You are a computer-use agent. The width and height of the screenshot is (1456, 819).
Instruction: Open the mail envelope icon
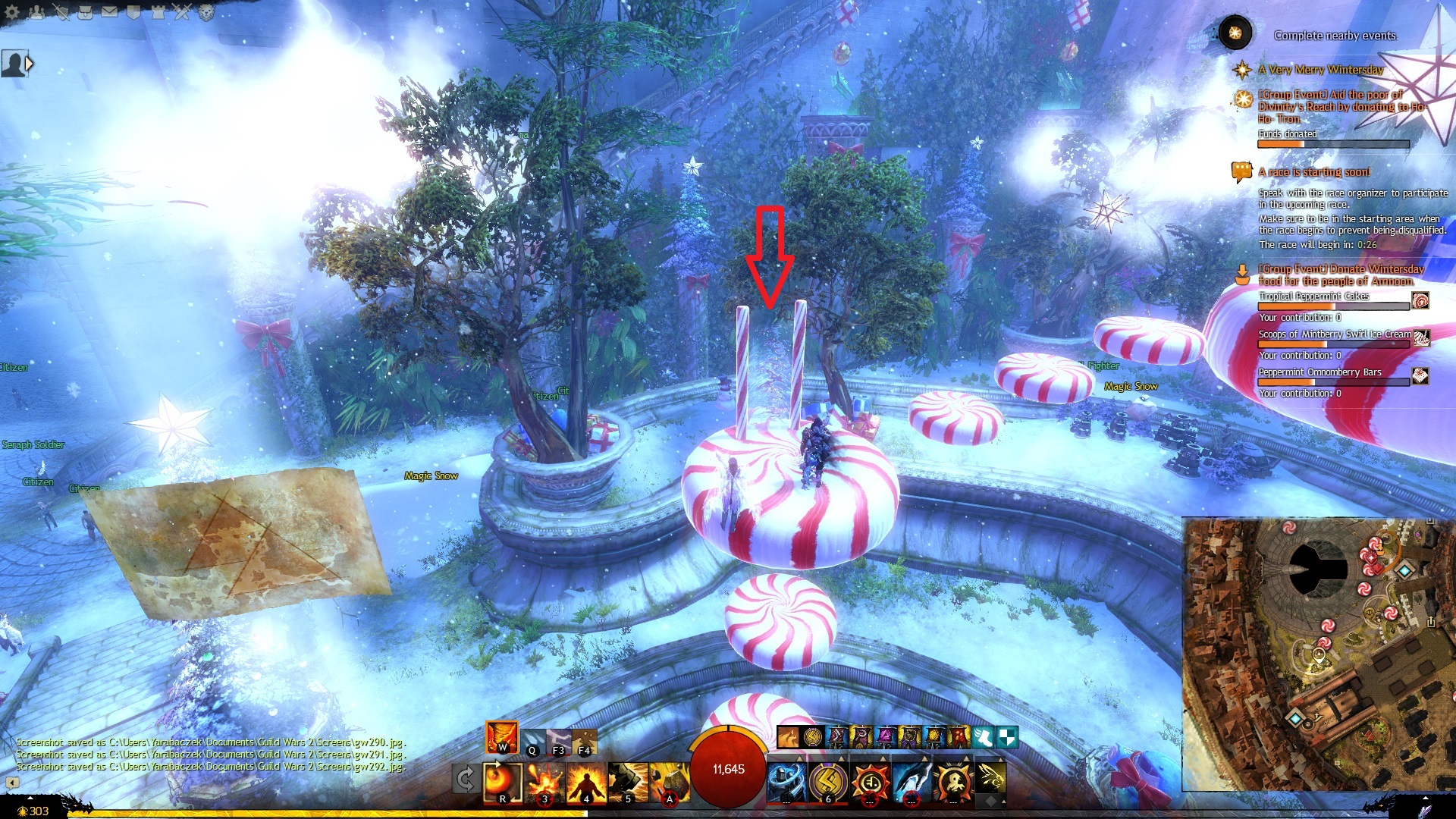(x=109, y=11)
